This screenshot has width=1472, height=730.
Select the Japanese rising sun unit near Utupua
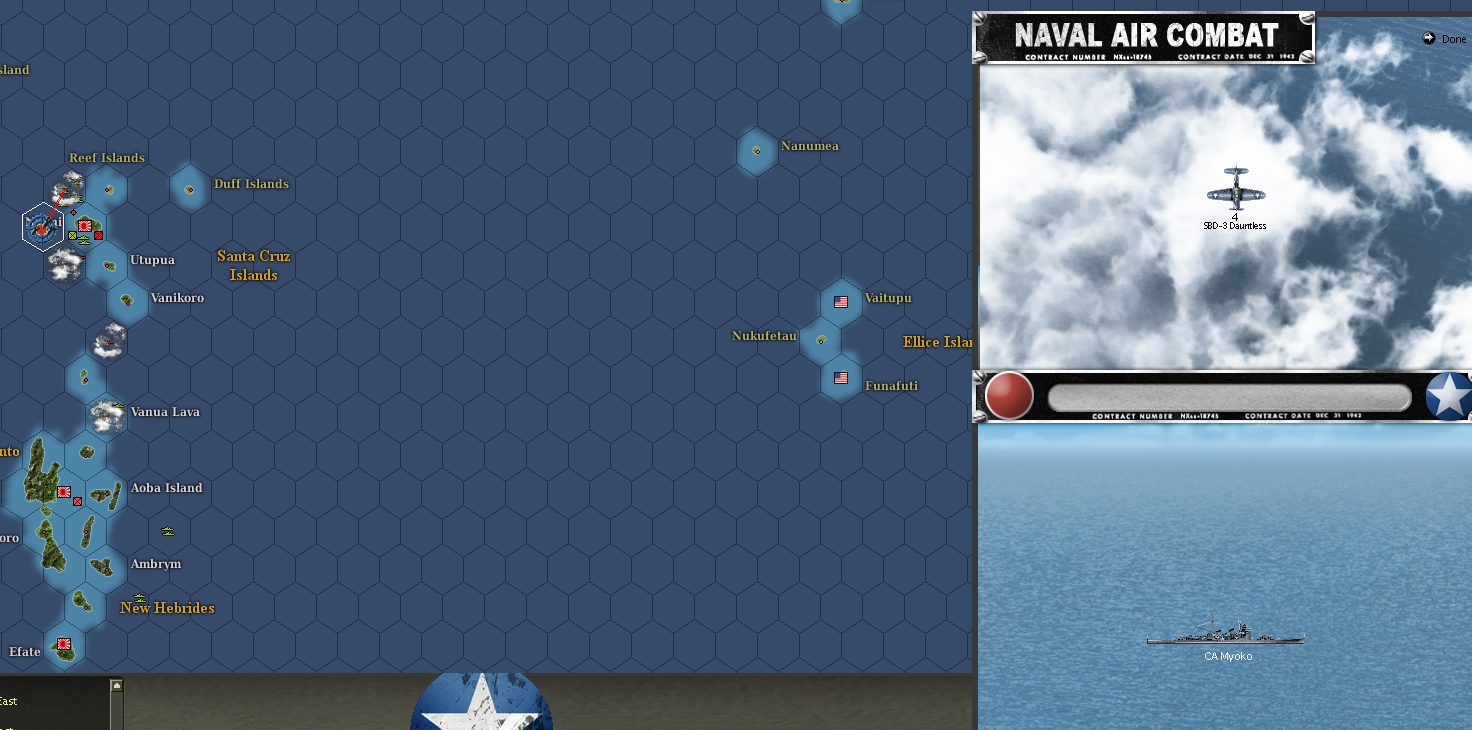tap(85, 226)
